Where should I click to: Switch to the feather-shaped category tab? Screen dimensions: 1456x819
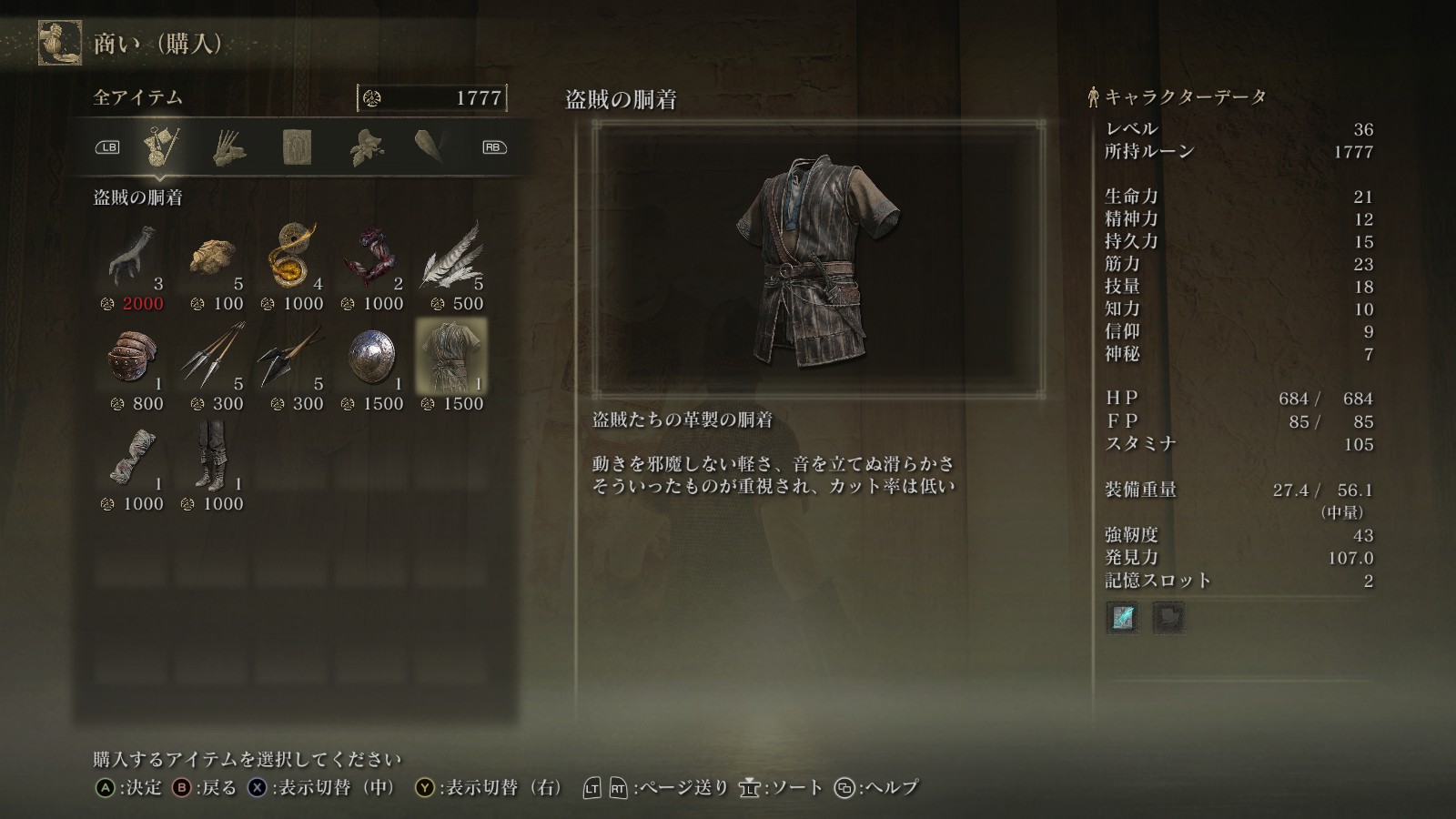click(x=429, y=146)
